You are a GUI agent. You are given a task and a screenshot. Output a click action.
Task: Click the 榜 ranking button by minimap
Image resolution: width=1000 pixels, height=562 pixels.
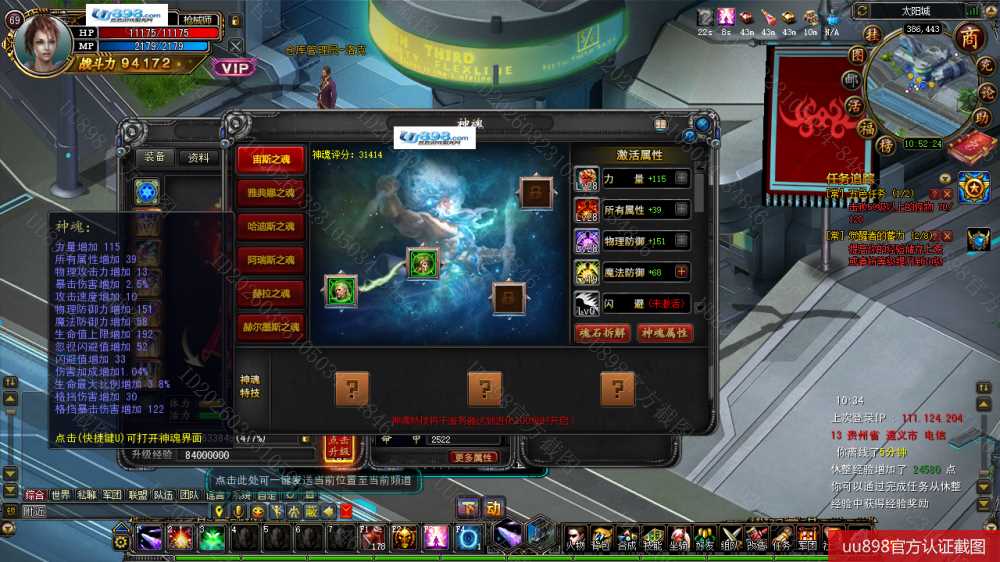[885, 146]
